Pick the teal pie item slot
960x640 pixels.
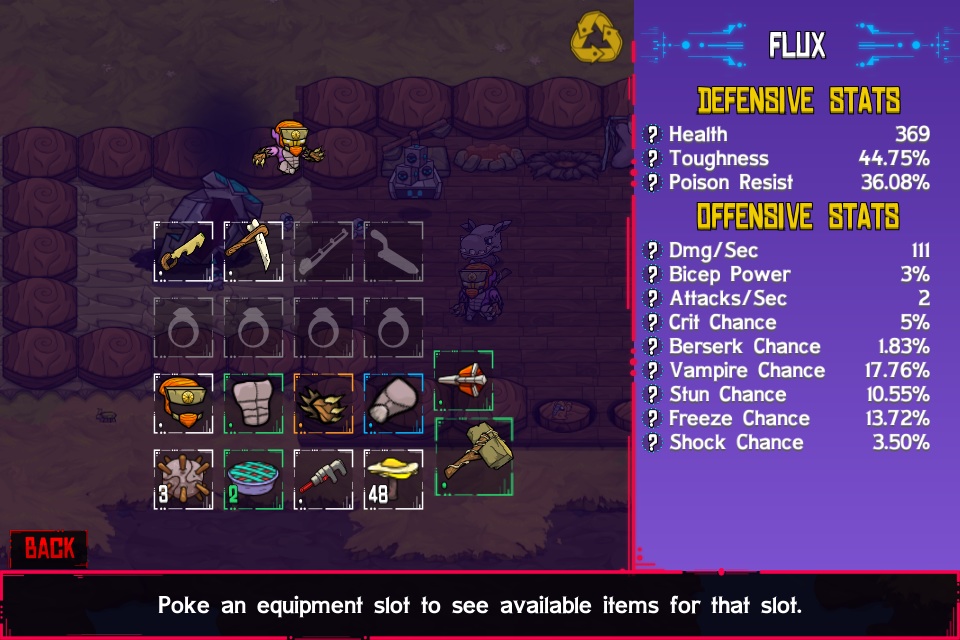(253, 479)
